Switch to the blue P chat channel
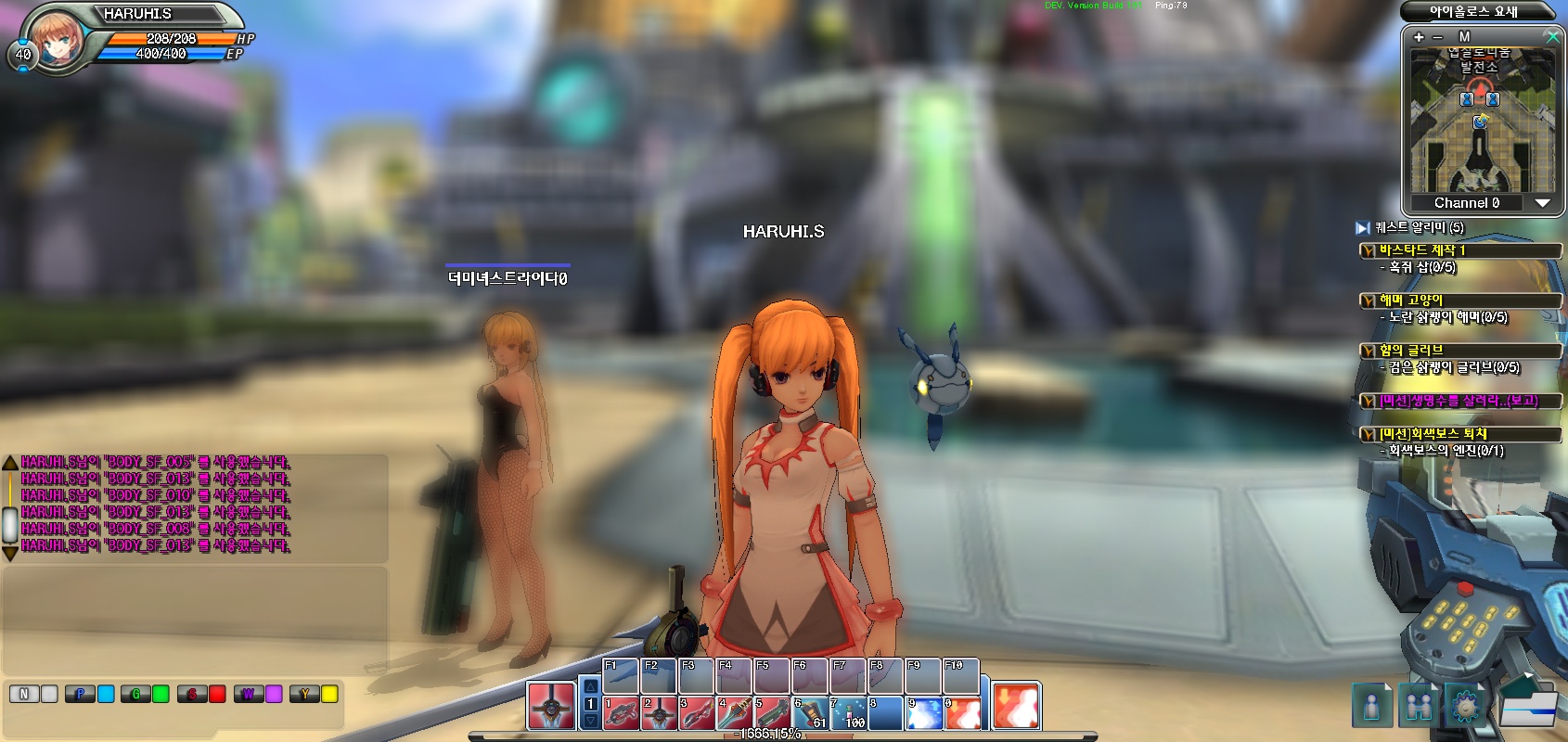 point(81,694)
